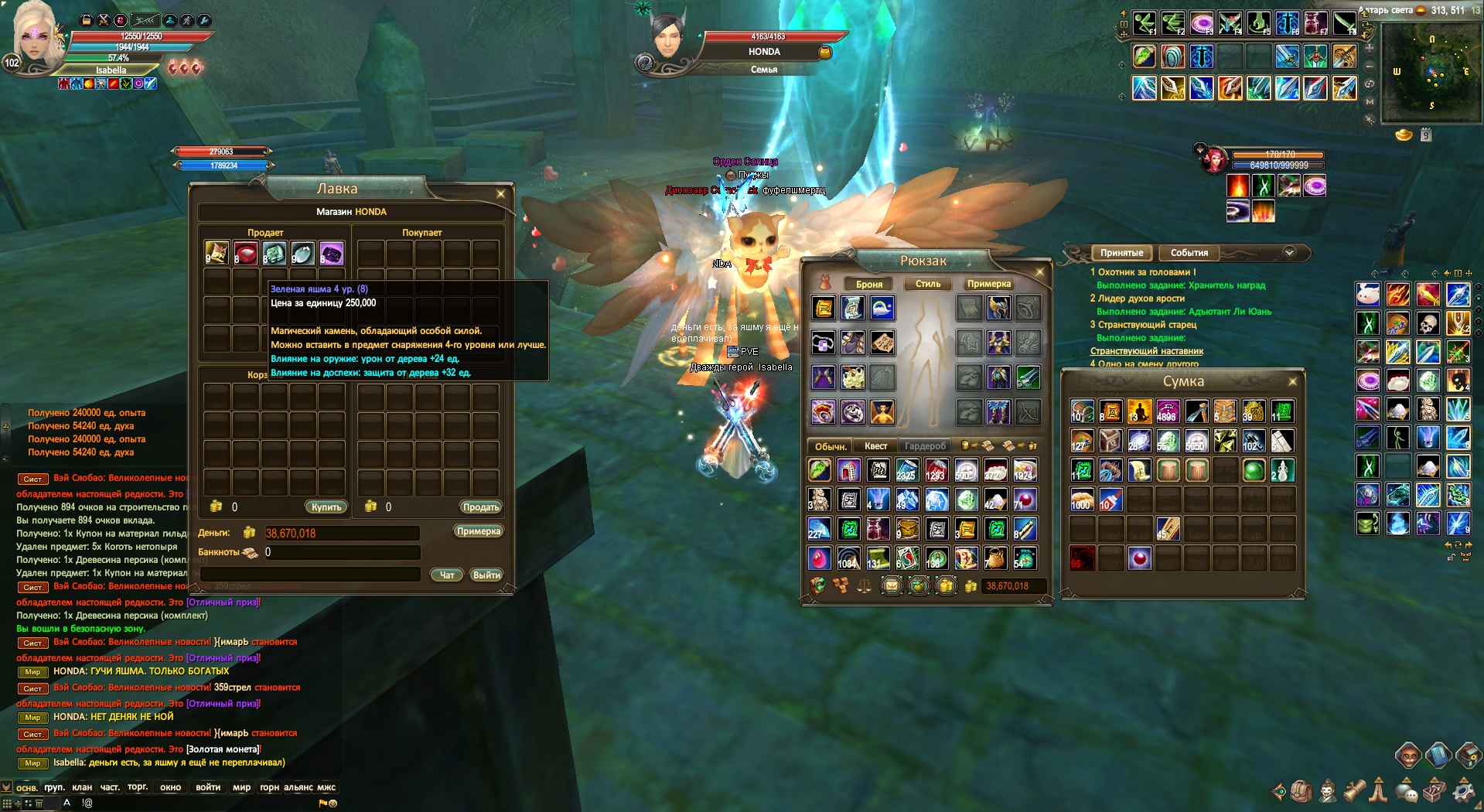The image size is (1484, 812).
Task: Close the Лавка shop window
Action: (500, 194)
